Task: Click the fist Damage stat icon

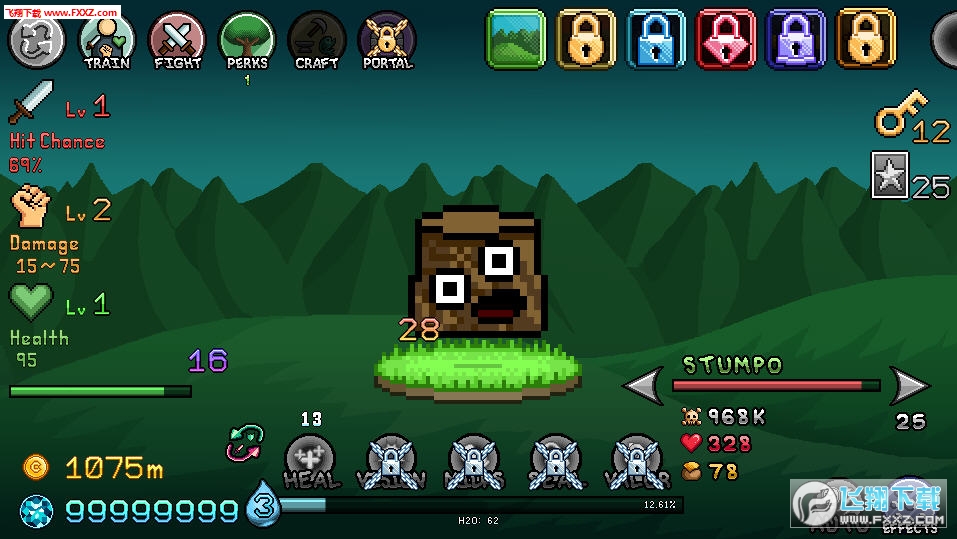Action: tap(31, 208)
